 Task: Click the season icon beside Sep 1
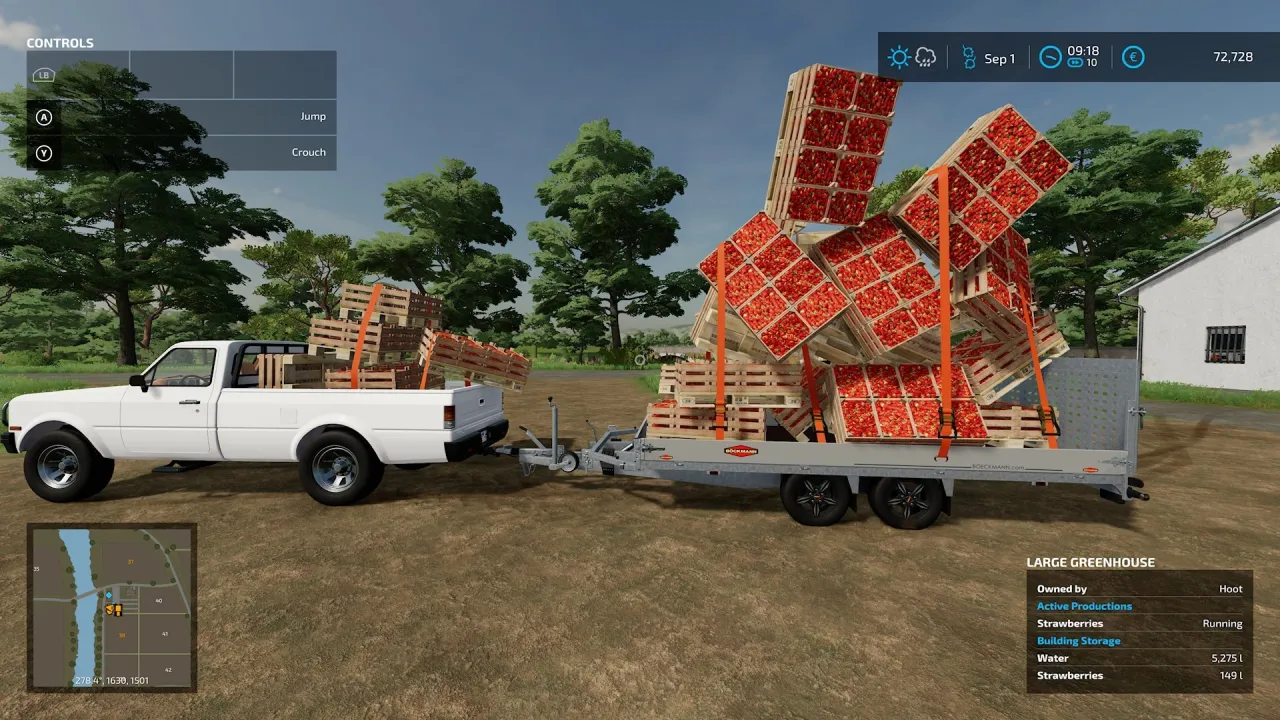pos(968,57)
